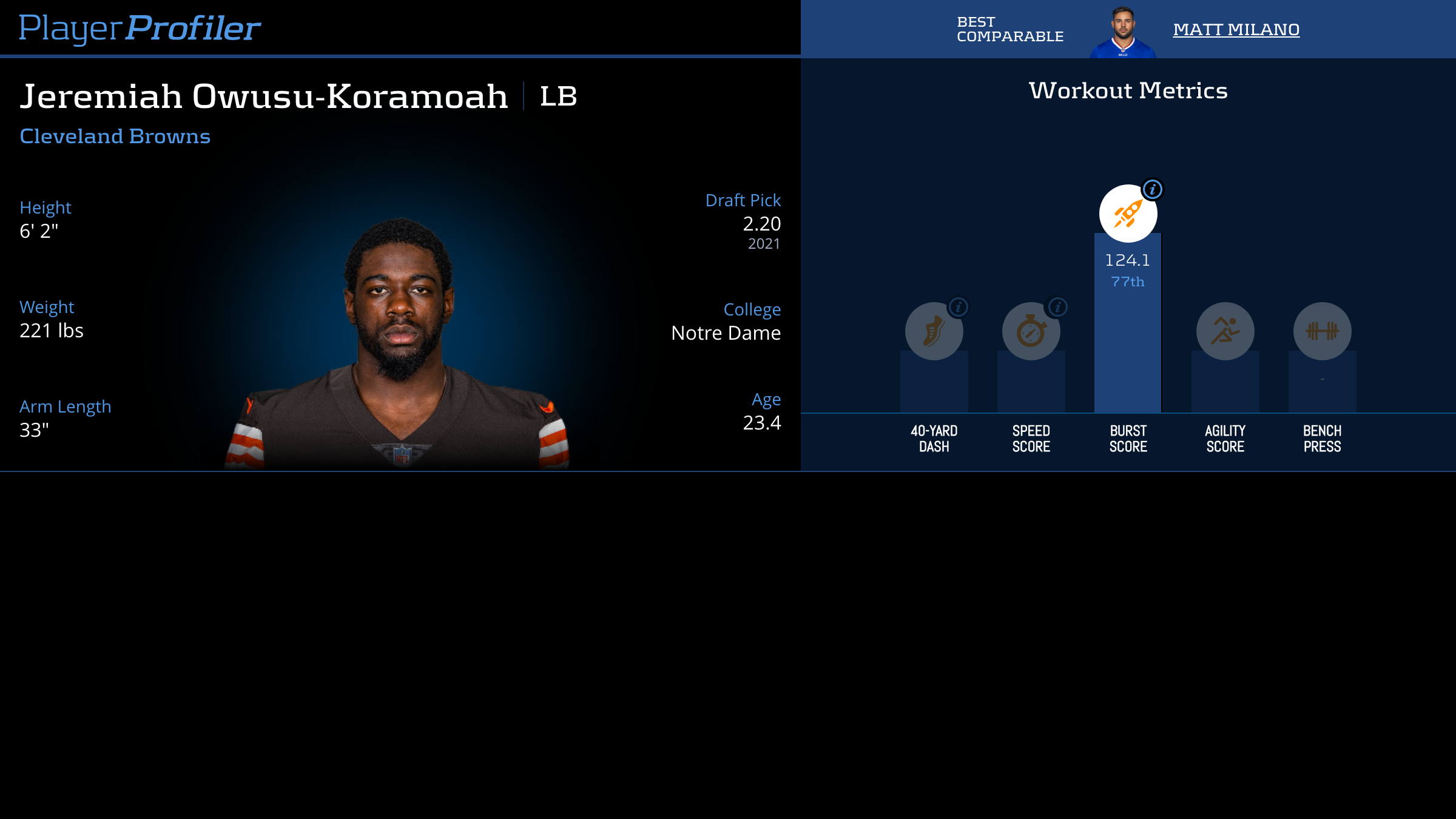Viewport: 1456px width, 819px height.
Task: Open Matt Milano's comparable player link
Action: pos(1236,29)
